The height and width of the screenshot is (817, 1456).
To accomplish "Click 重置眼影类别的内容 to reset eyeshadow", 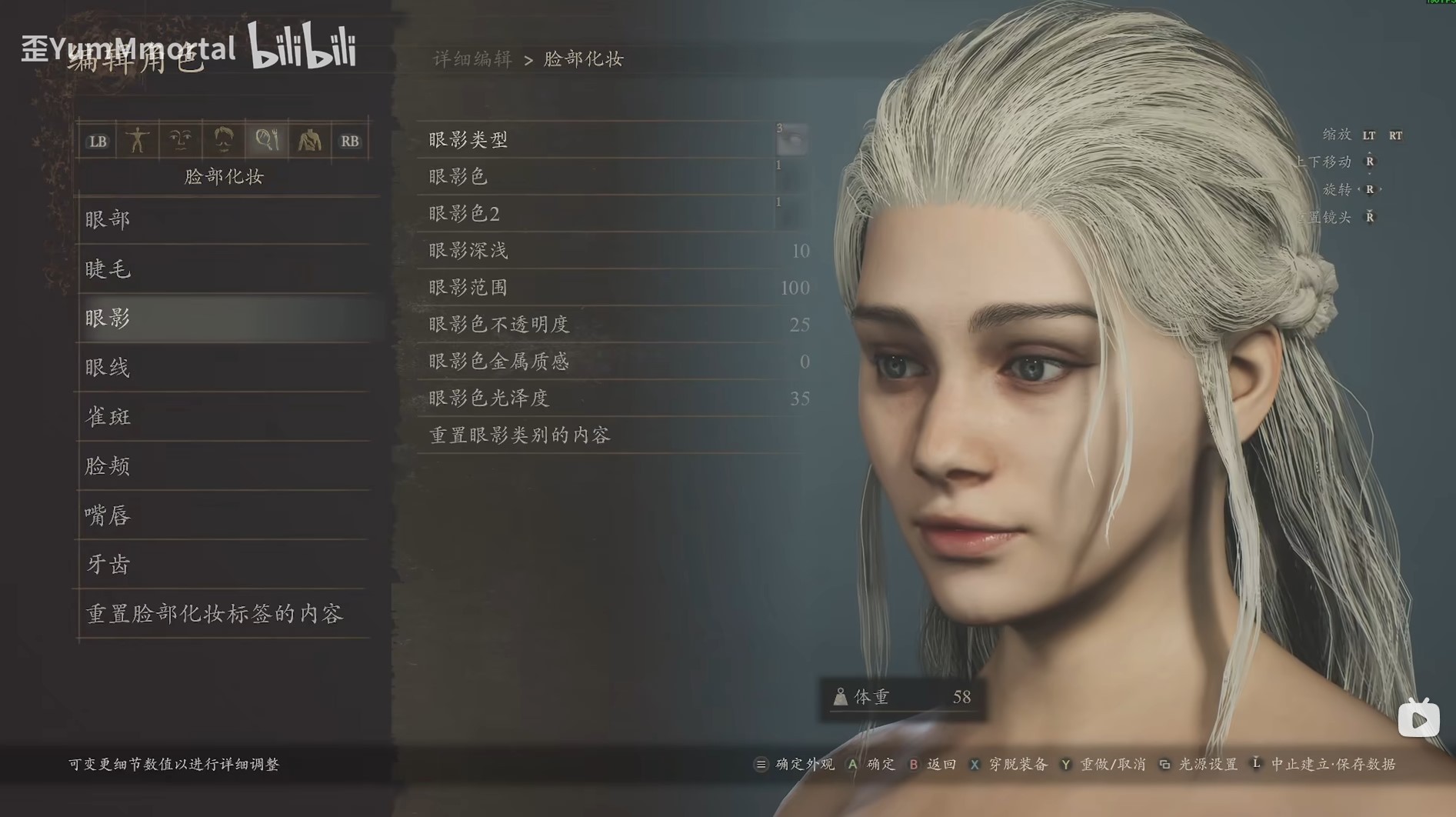I will coord(520,435).
